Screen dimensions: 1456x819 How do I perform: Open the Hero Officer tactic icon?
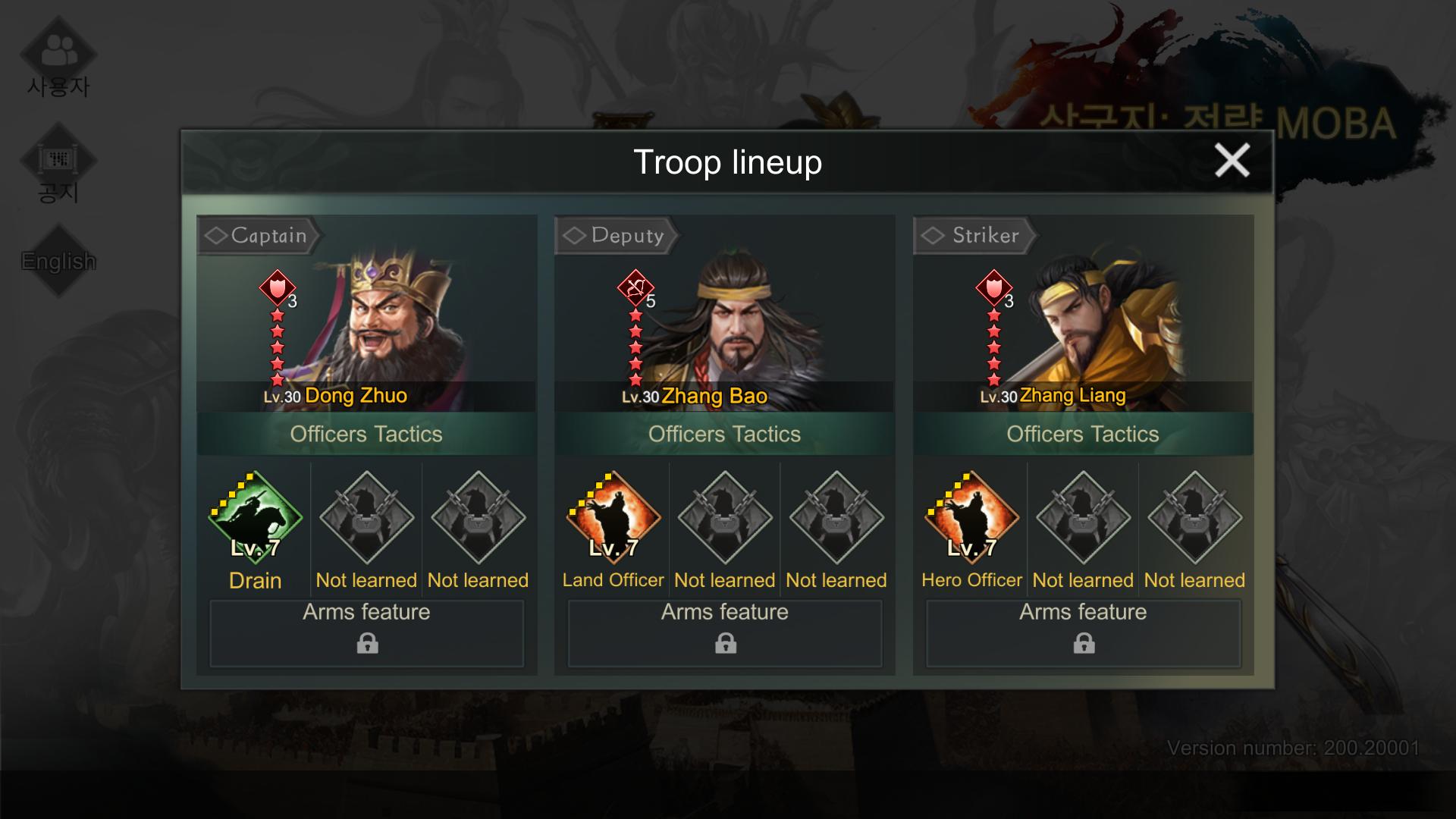[971, 518]
